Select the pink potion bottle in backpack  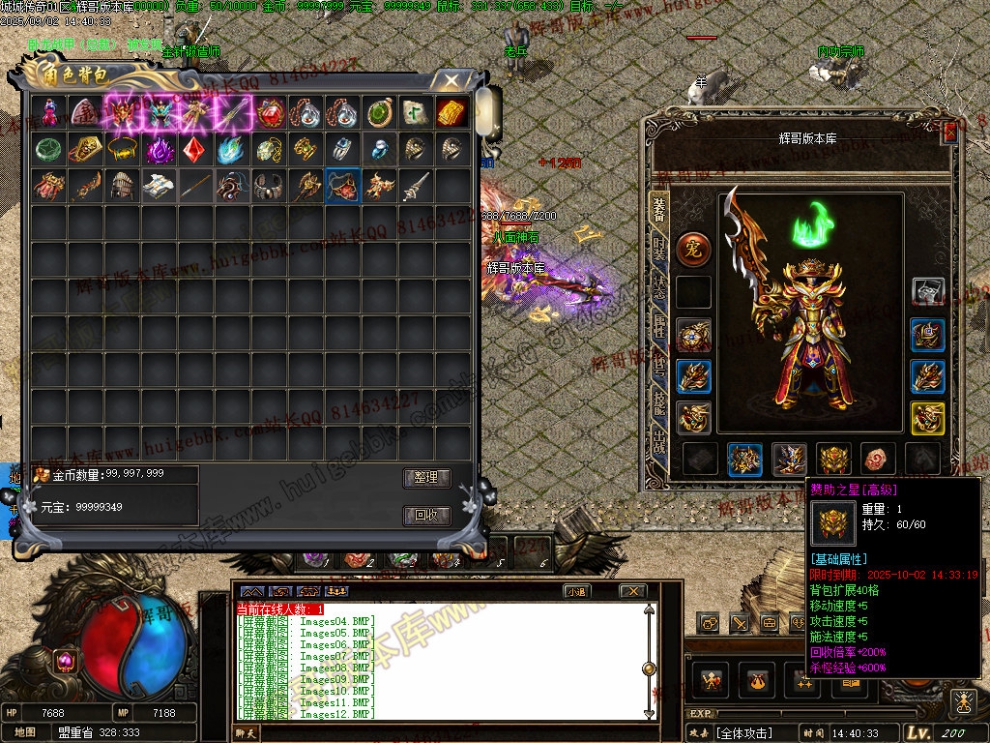(47, 112)
